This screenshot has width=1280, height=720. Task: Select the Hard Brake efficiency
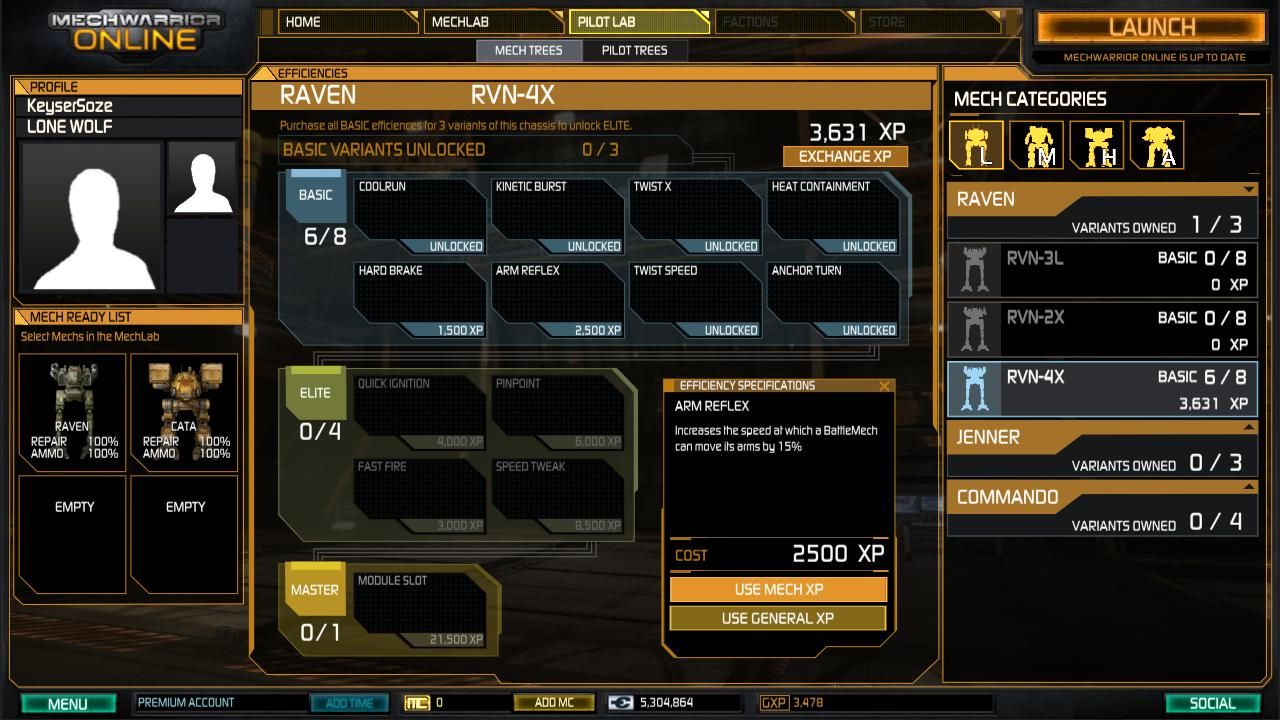coord(420,300)
